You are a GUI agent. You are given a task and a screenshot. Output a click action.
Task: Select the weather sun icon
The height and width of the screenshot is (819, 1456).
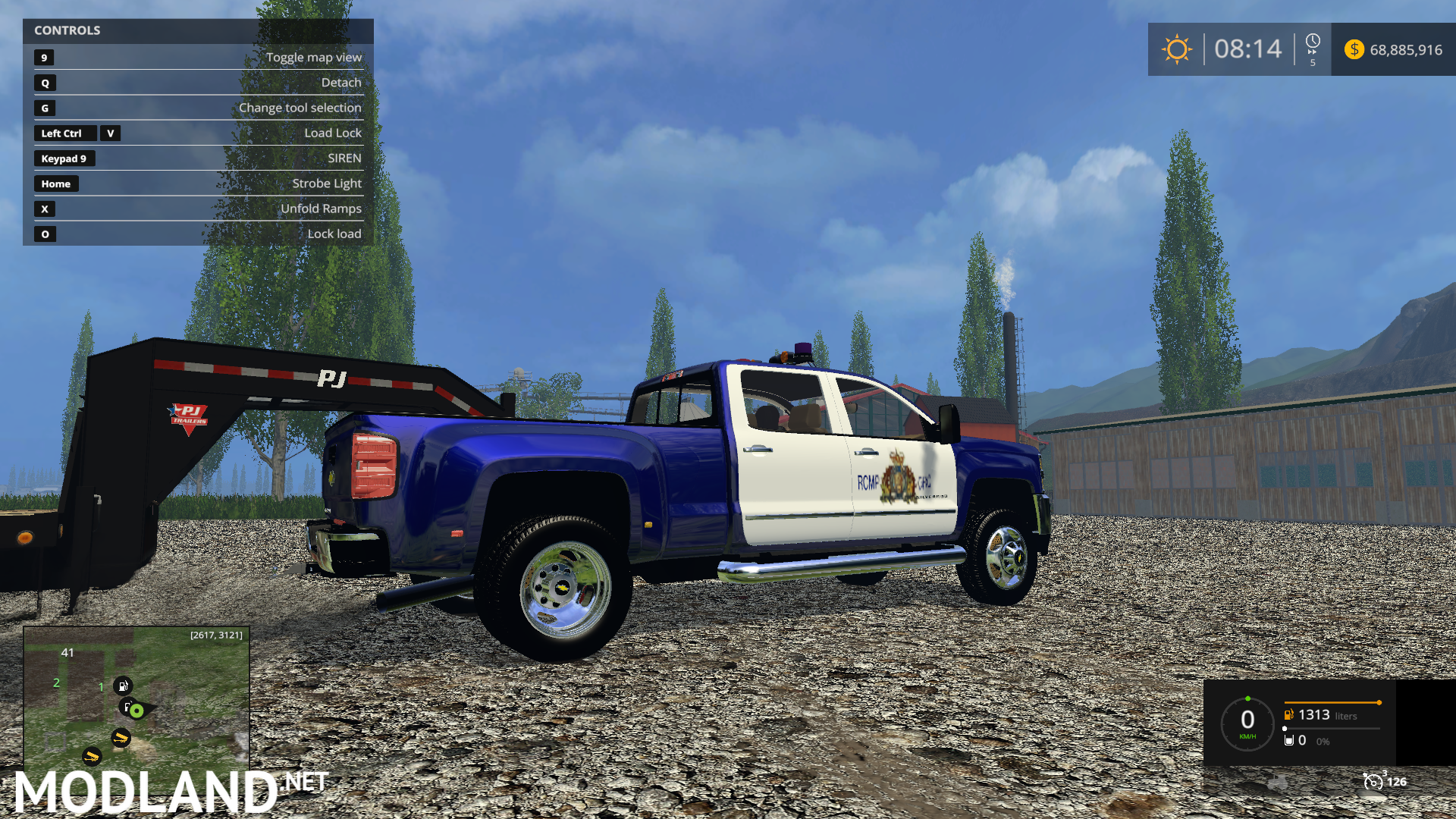point(1176,49)
